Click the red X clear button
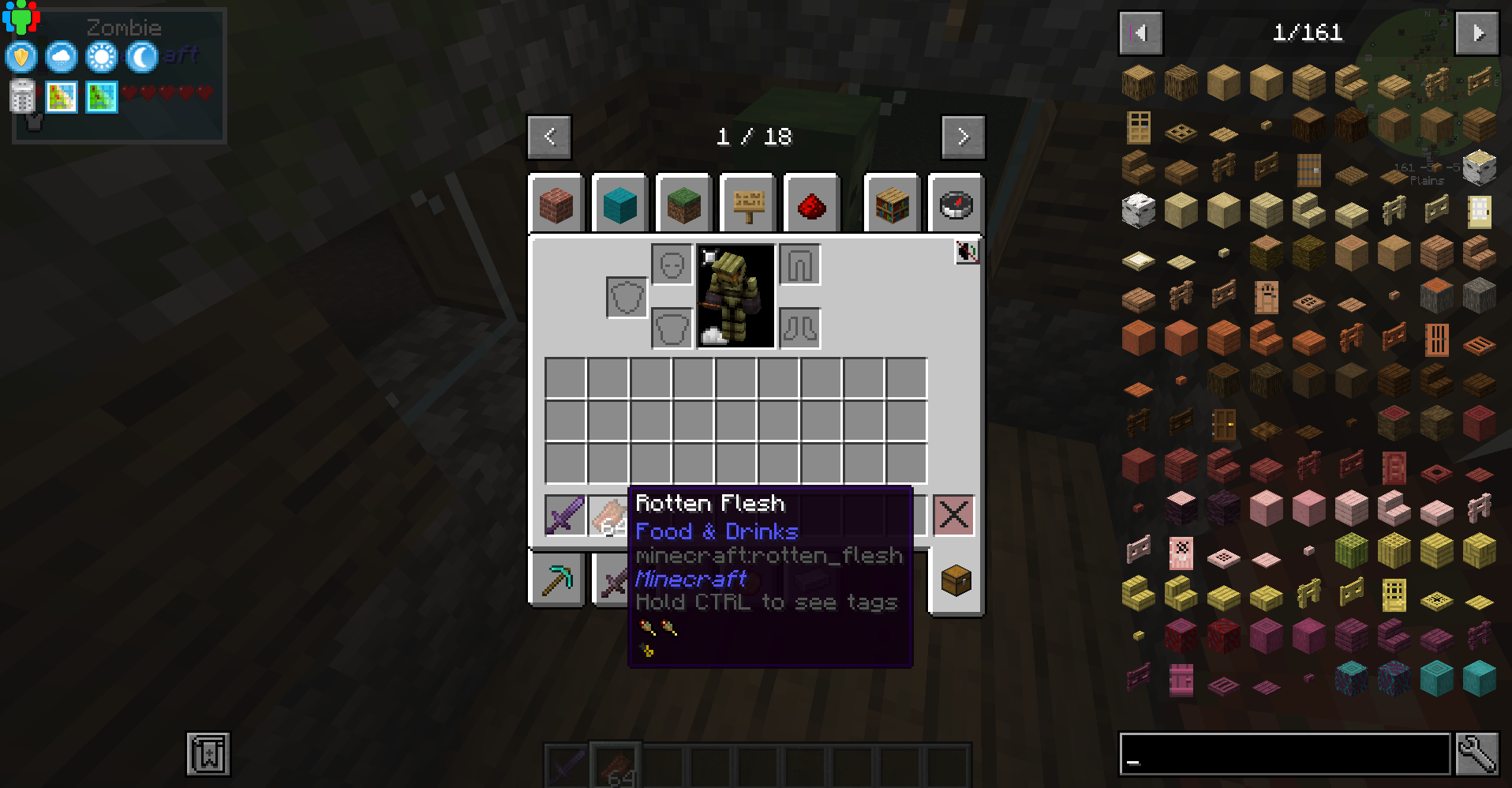Image resolution: width=1512 pixels, height=788 pixels. (x=955, y=515)
